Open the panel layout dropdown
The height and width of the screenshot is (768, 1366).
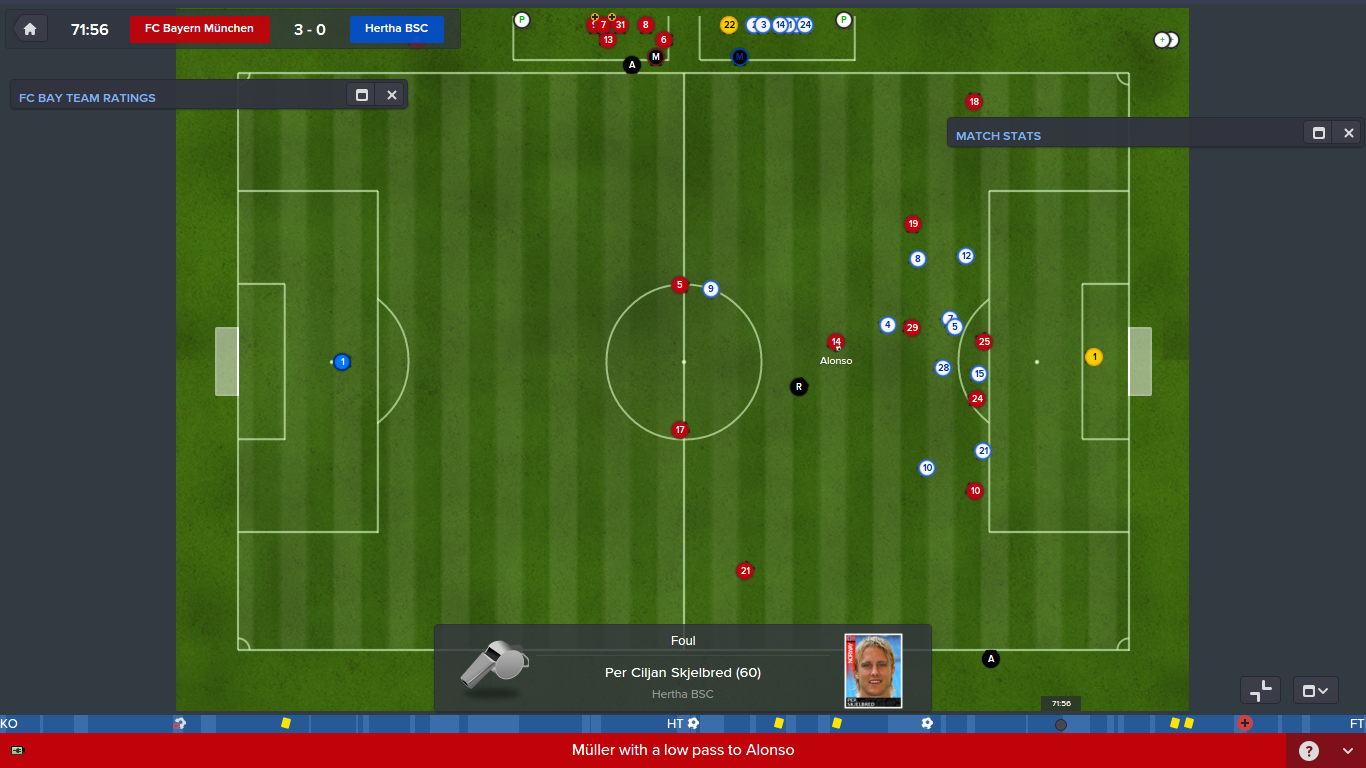(1315, 690)
